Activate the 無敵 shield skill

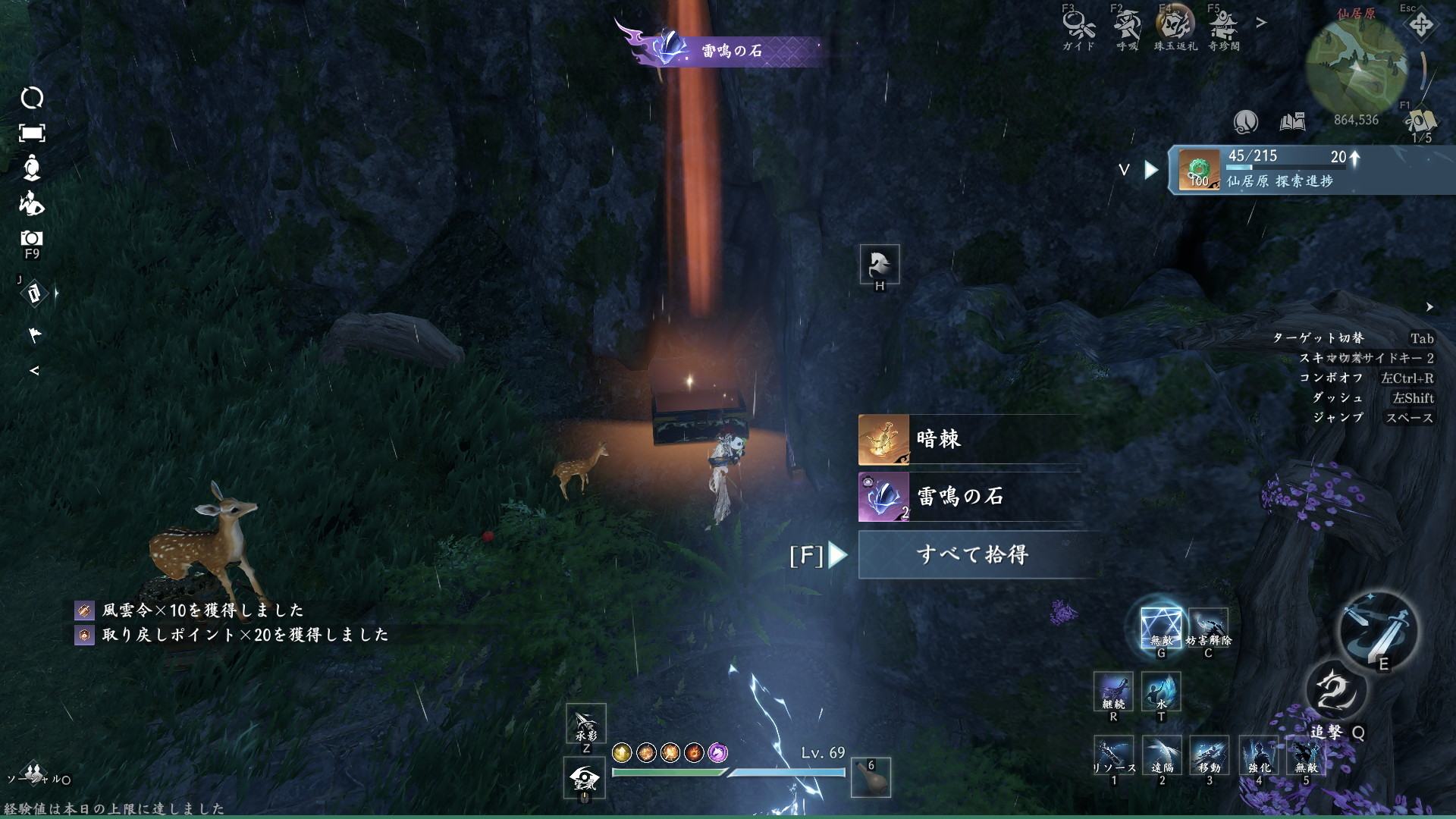(1161, 629)
